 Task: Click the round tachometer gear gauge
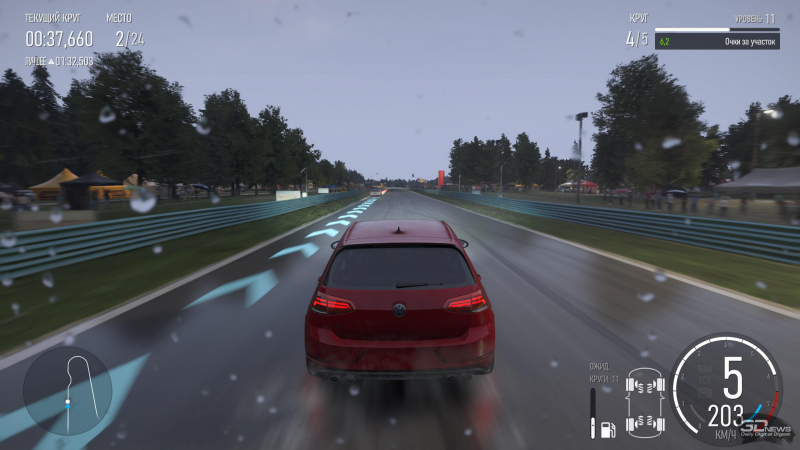click(726, 389)
